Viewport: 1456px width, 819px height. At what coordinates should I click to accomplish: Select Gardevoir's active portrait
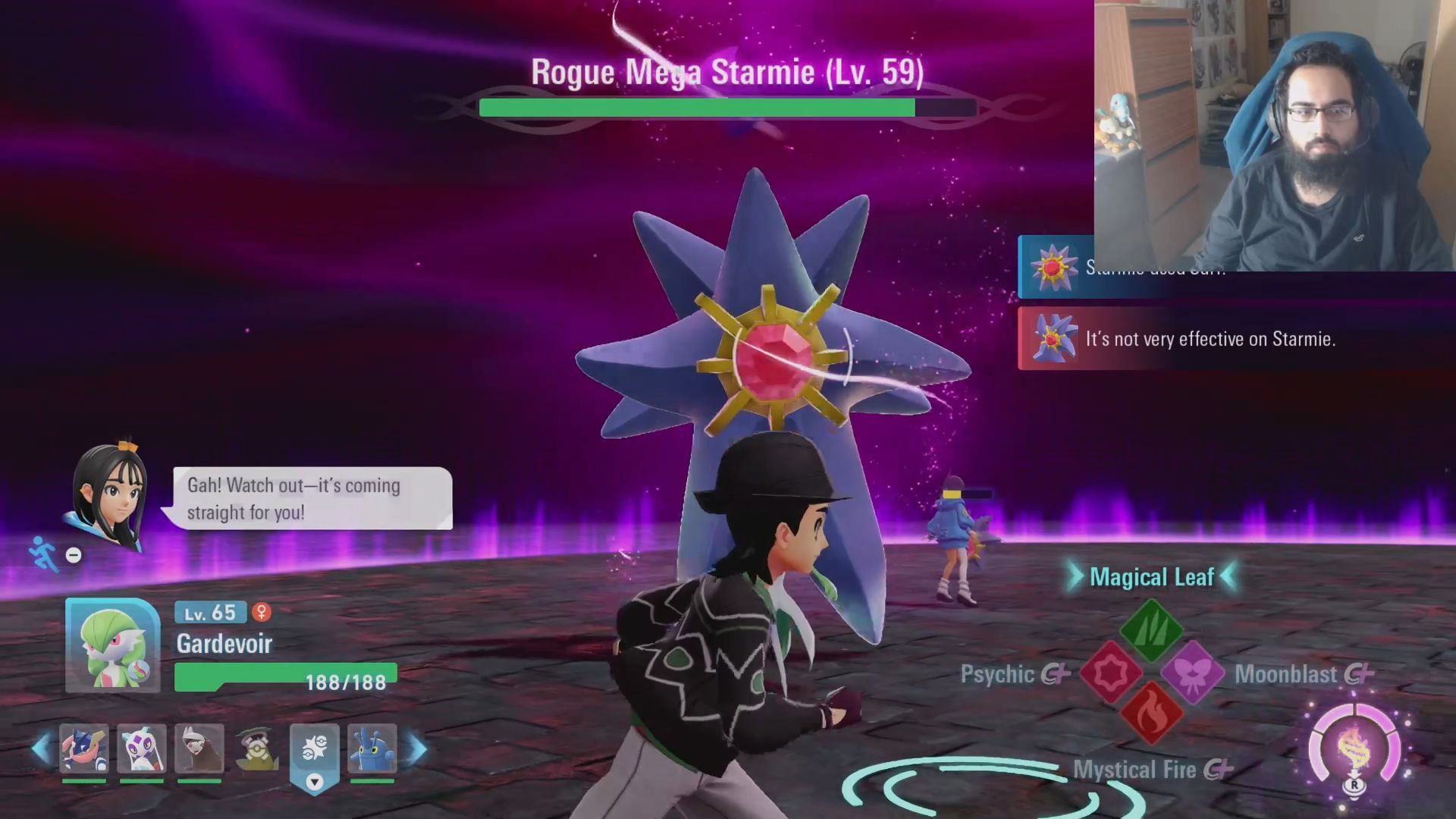point(113,645)
